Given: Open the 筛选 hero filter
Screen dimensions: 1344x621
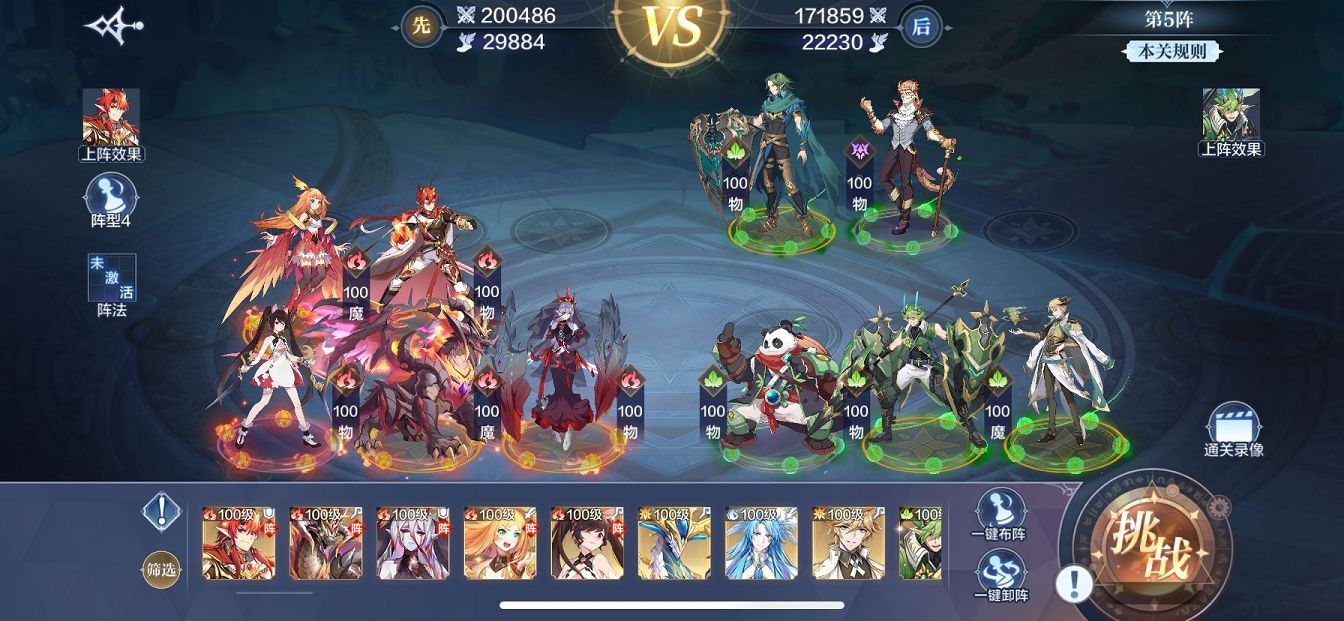Looking at the screenshot, I should coord(161,570).
